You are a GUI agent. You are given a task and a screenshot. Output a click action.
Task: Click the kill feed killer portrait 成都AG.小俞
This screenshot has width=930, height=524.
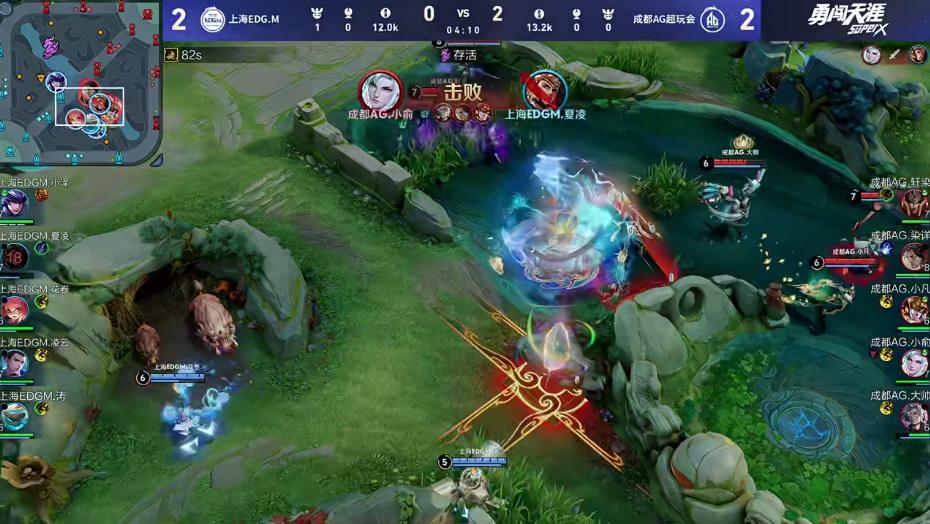pyautogui.click(x=381, y=91)
